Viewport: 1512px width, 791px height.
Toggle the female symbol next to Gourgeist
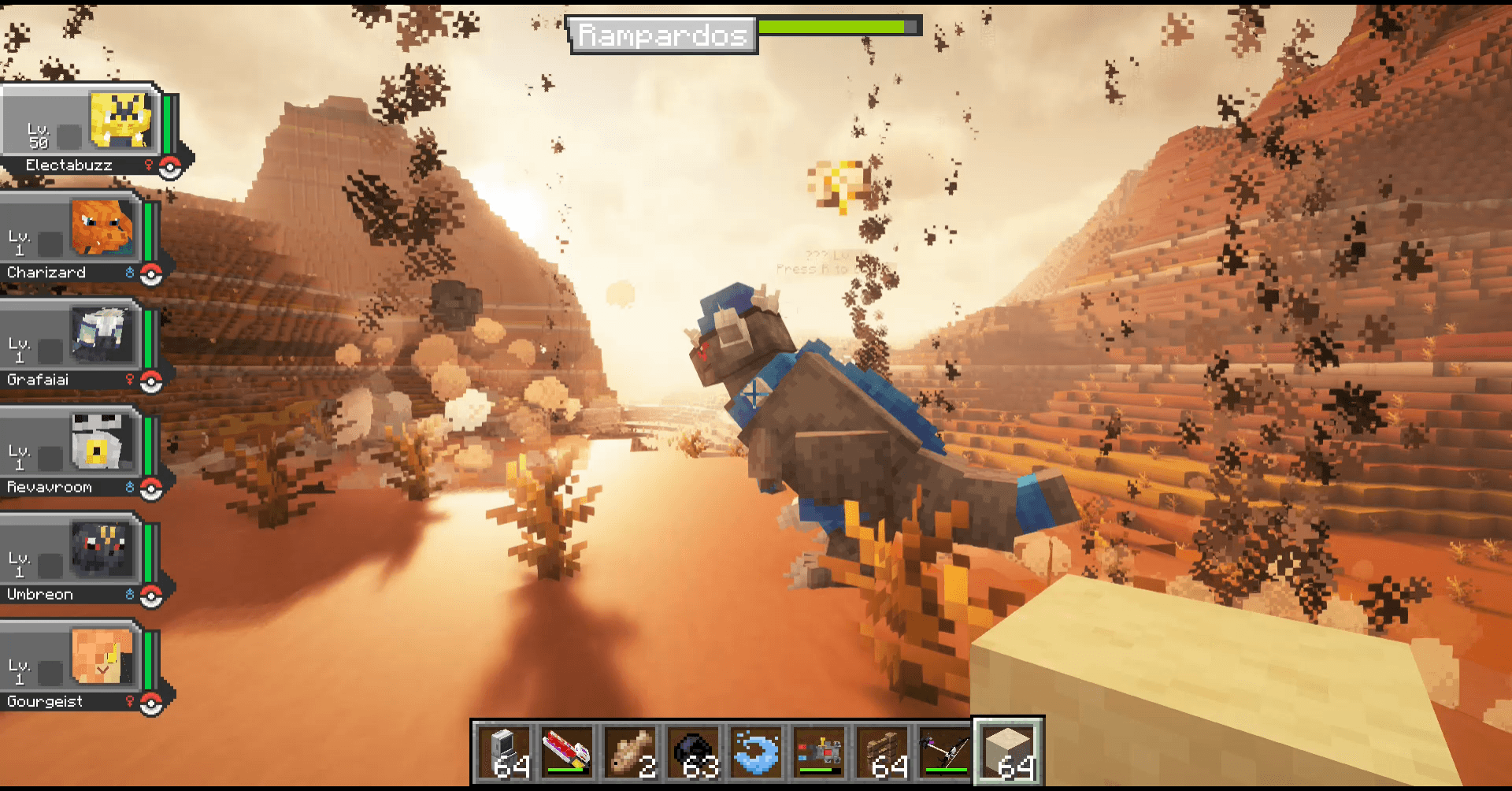[x=131, y=701]
